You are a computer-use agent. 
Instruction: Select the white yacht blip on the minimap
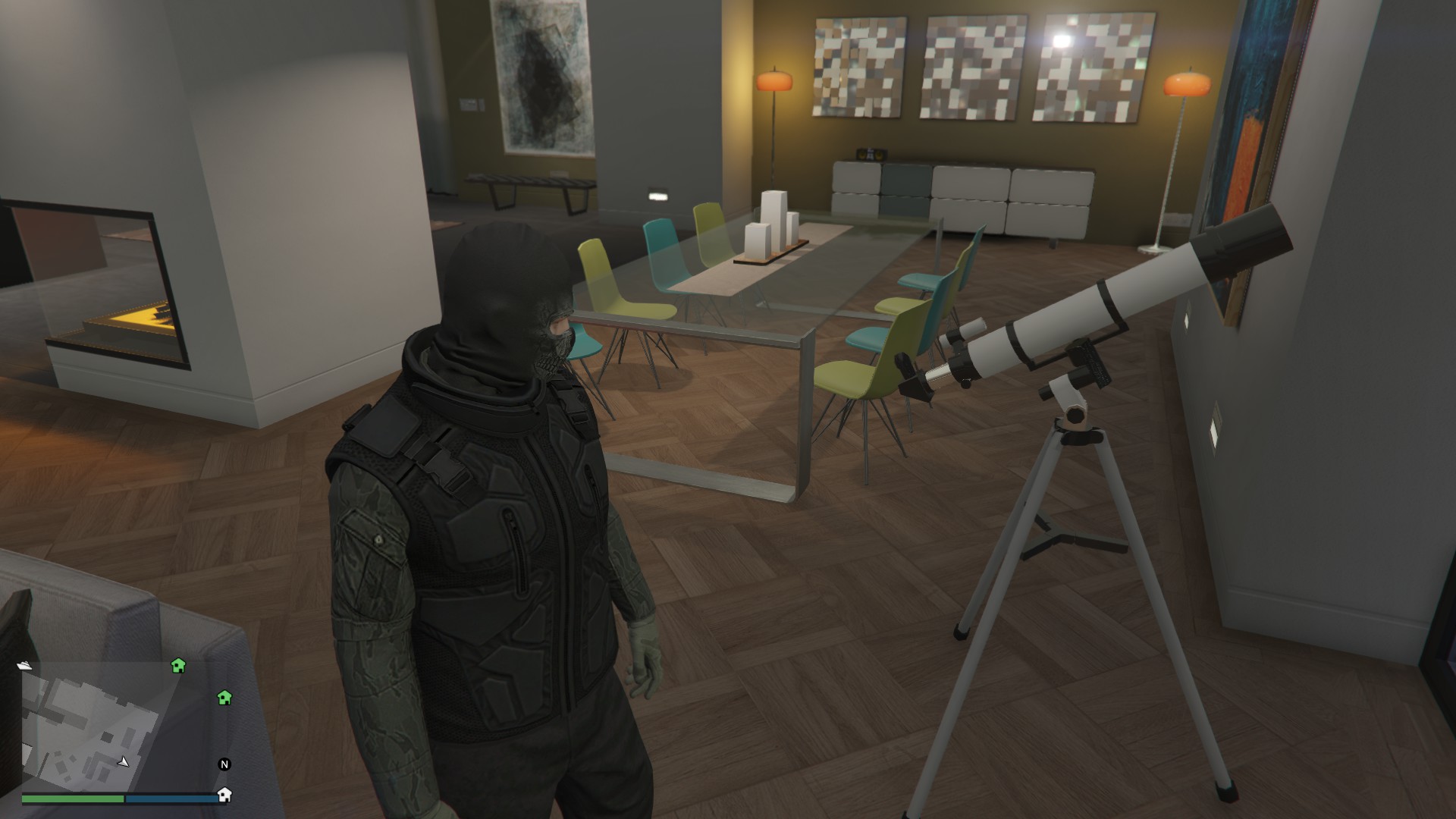27,666
